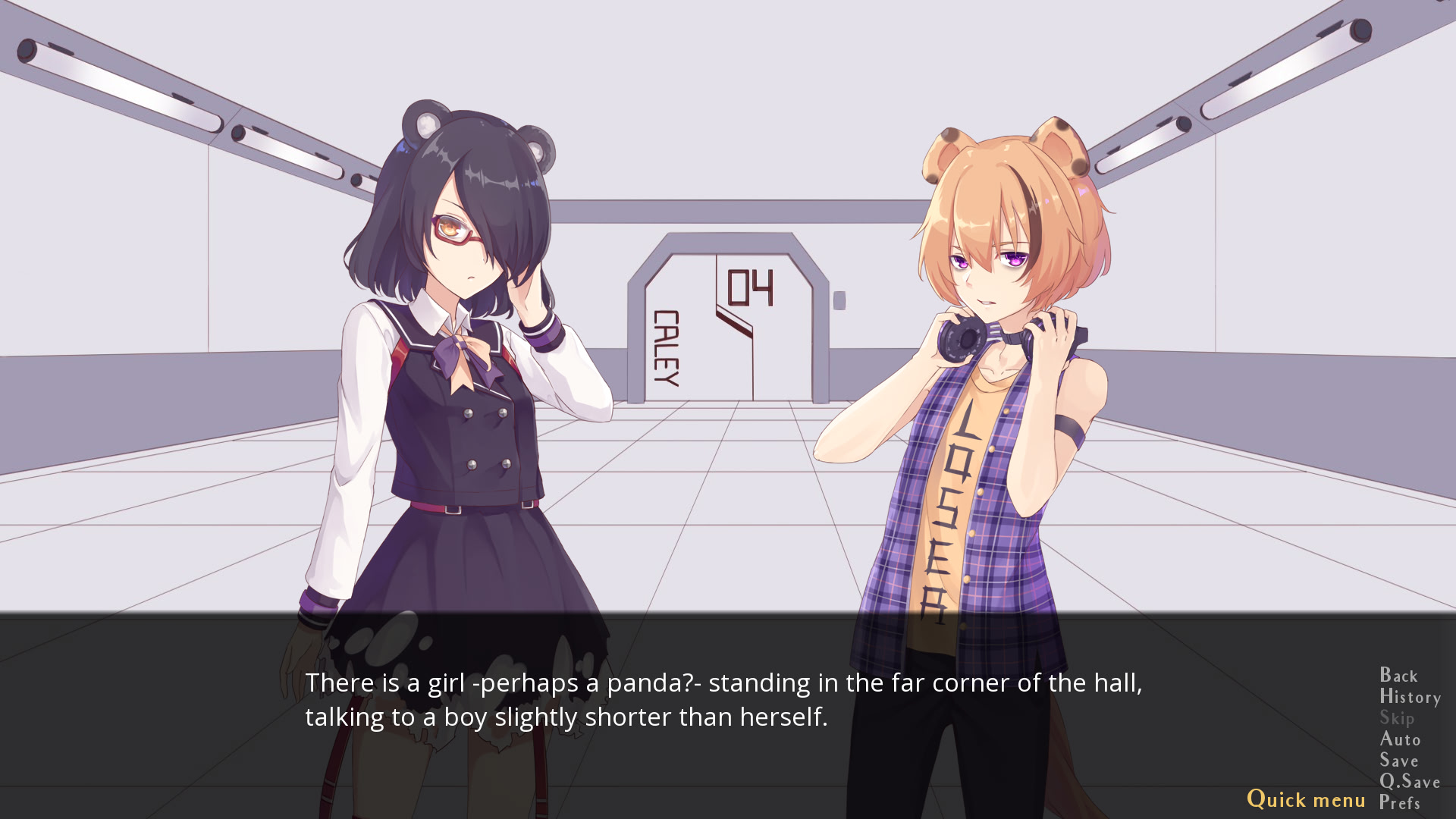Open the dialogue History log
The width and height of the screenshot is (1456, 819).
(1410, 697)
